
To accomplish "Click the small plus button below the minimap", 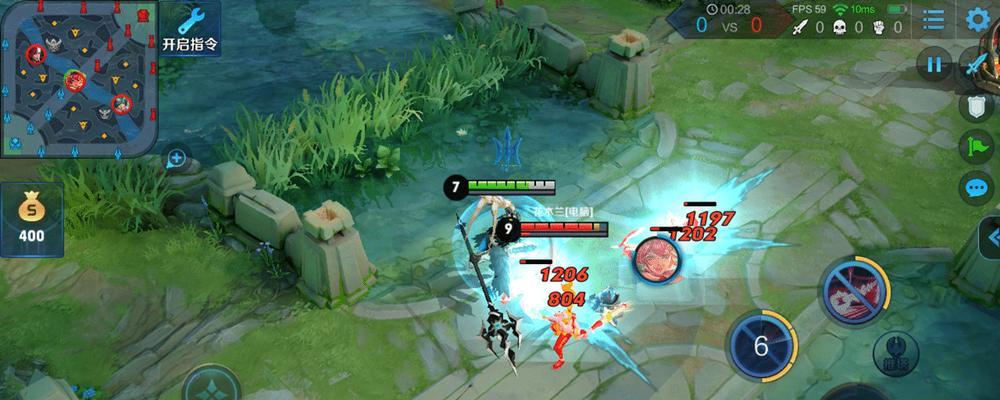I will click(176, 157).
